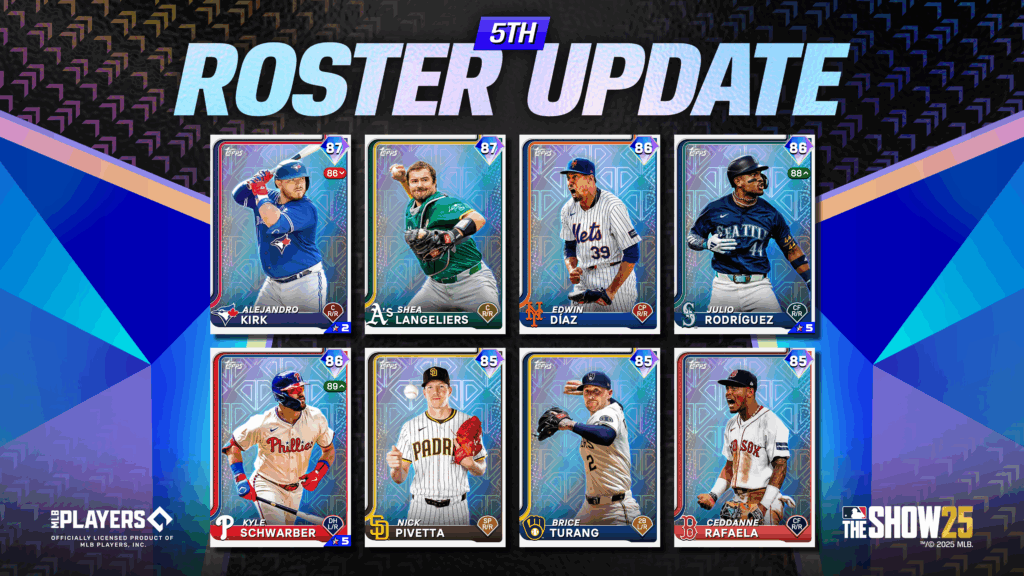The image size is (1024, 576).
Task: Select the Julio Rodríguez Mariners card
Action: tap(745, 235)
